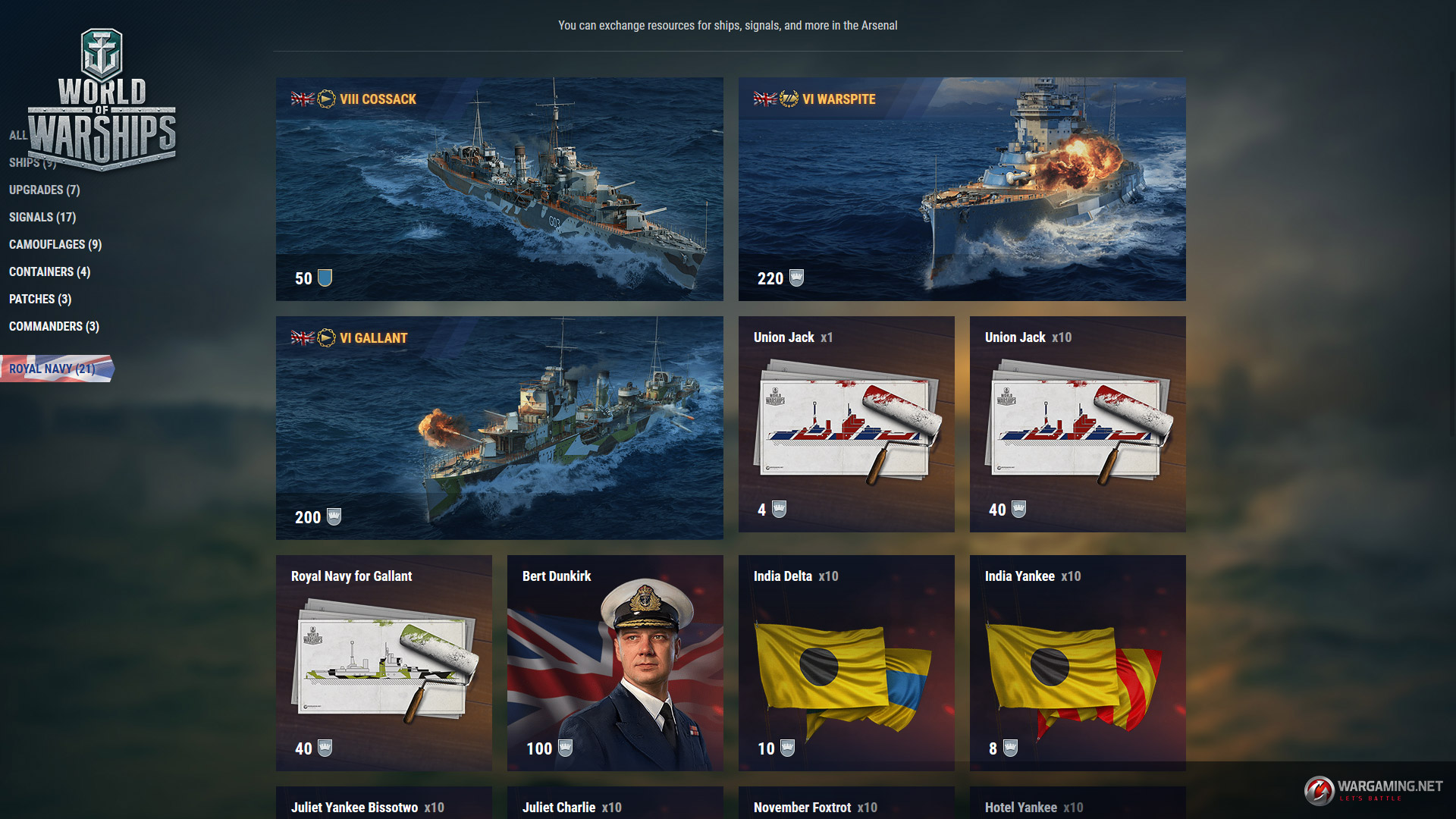Viewport: 1456px width, 819px height.
Task: Open the Patches category
Action: pyautogui.click(x=40, y=299)
